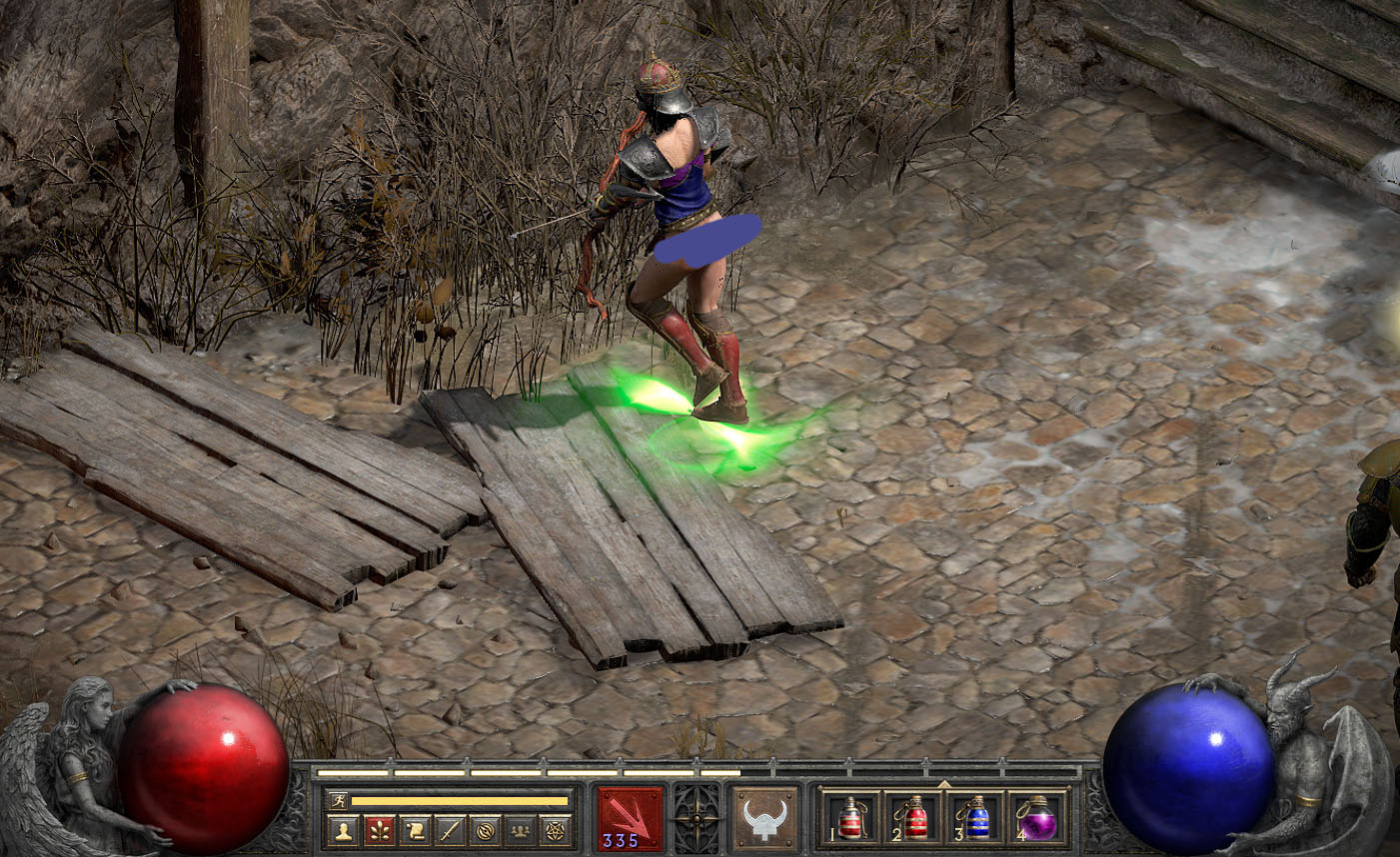Screen dimensions: 1400x857
Task: Choose the right-click horned helm skill
Action: coord(765,819)
